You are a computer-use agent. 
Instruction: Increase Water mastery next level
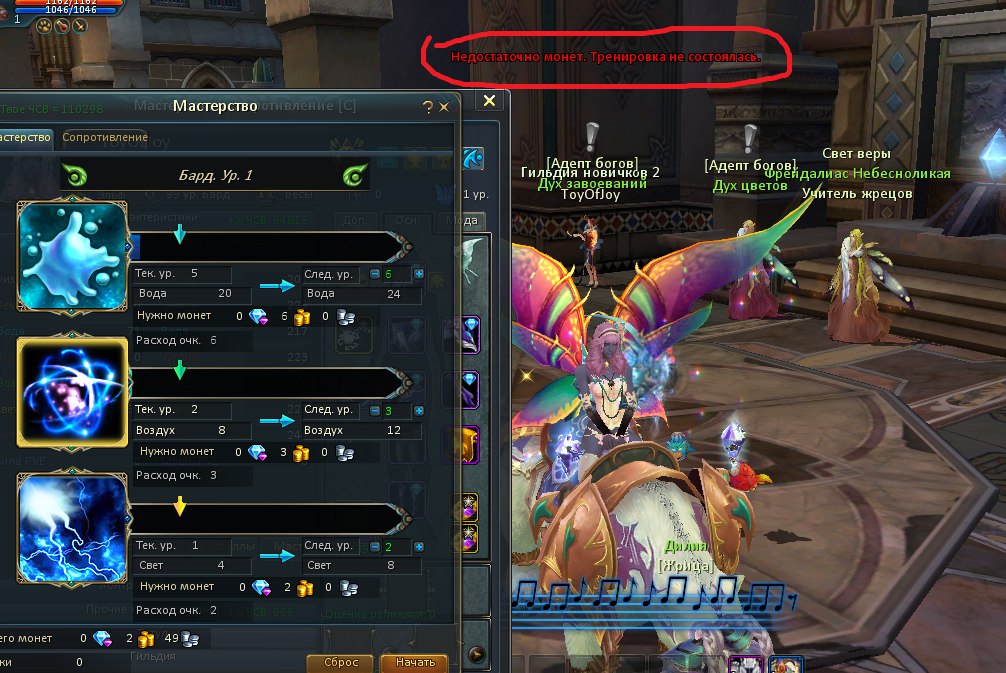point(419,274)
